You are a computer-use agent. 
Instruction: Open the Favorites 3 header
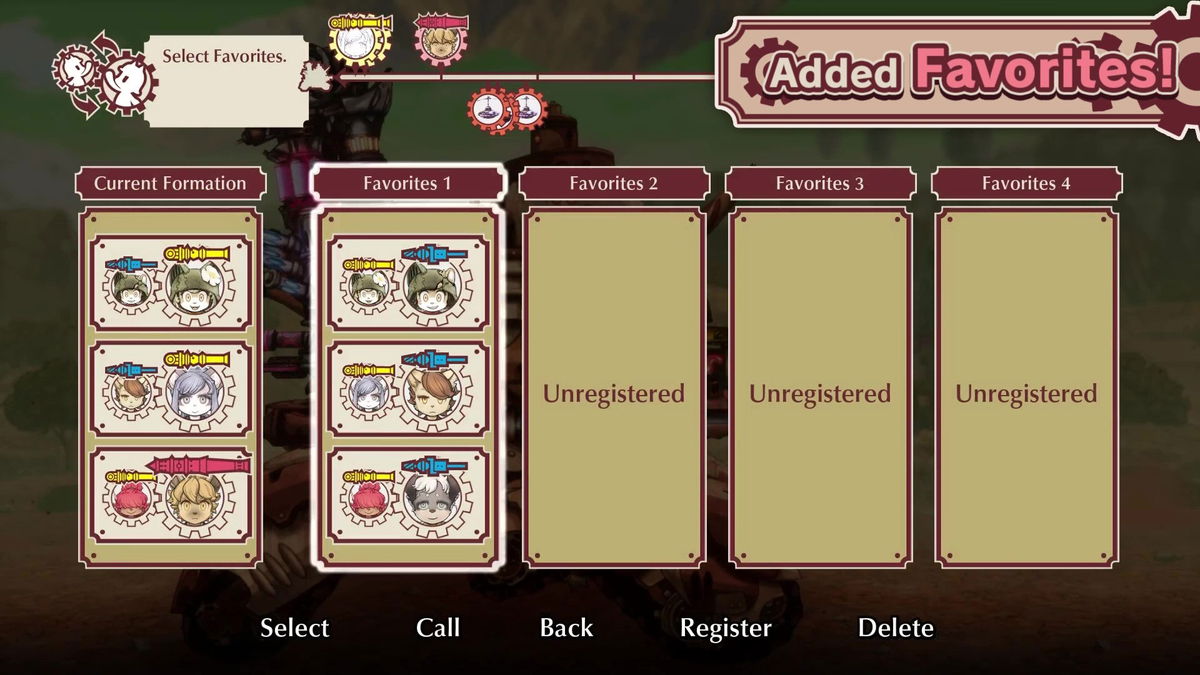pyautogui.click(x=820, y=183)
